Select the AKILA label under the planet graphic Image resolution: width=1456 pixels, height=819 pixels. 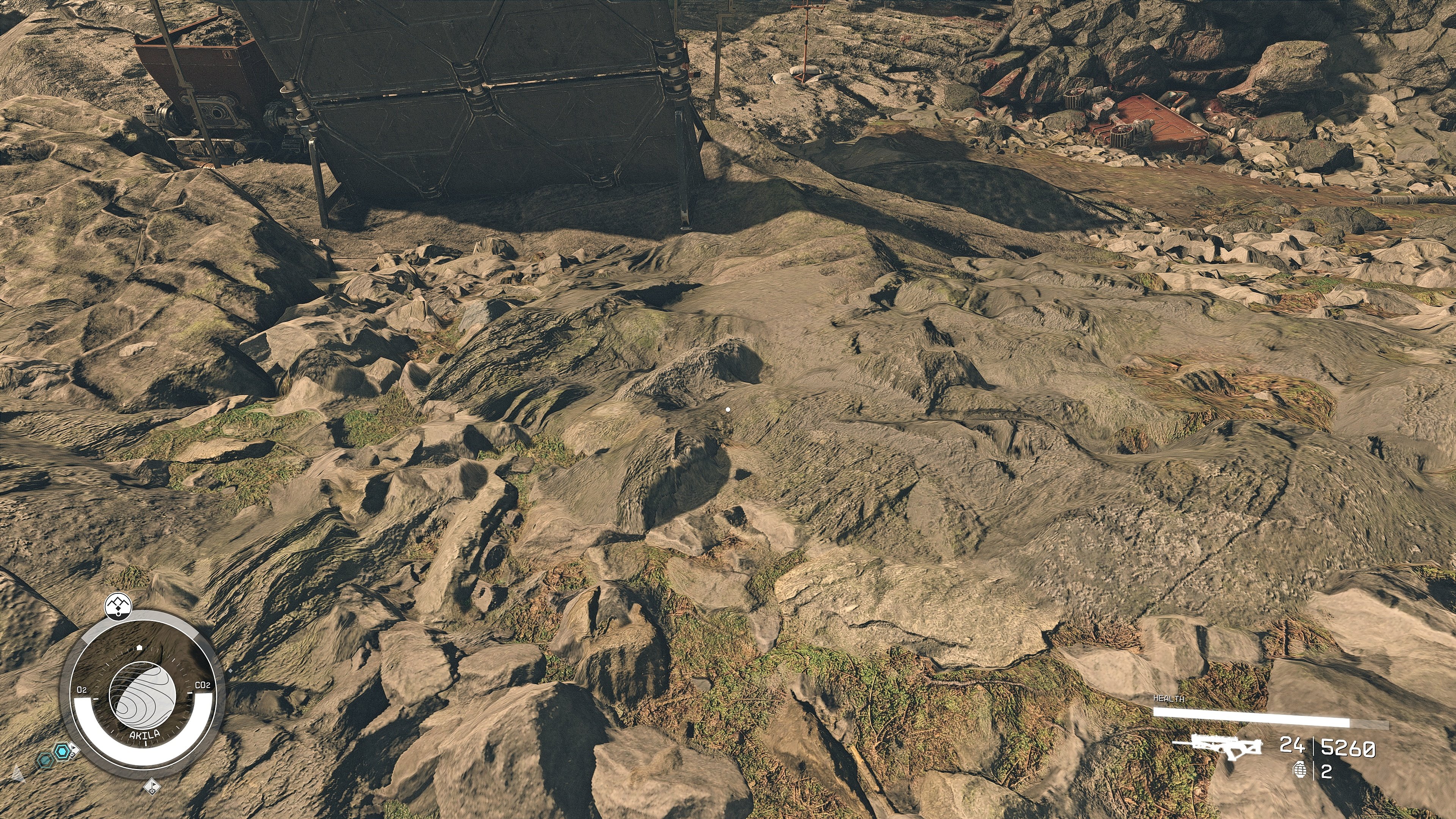(x=145, y=734)
